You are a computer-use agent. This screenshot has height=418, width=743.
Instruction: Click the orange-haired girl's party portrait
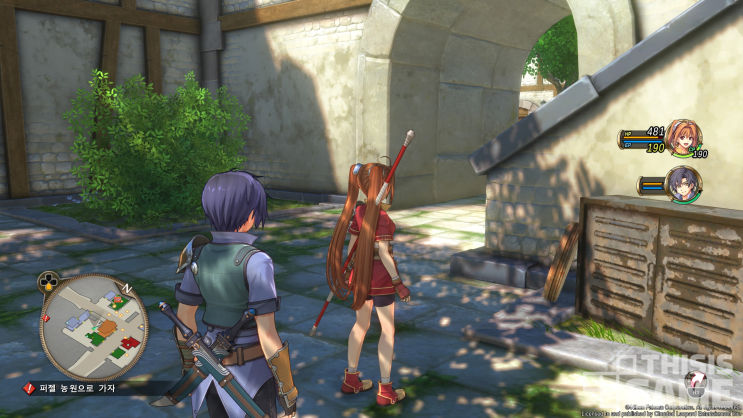(683, 138)
